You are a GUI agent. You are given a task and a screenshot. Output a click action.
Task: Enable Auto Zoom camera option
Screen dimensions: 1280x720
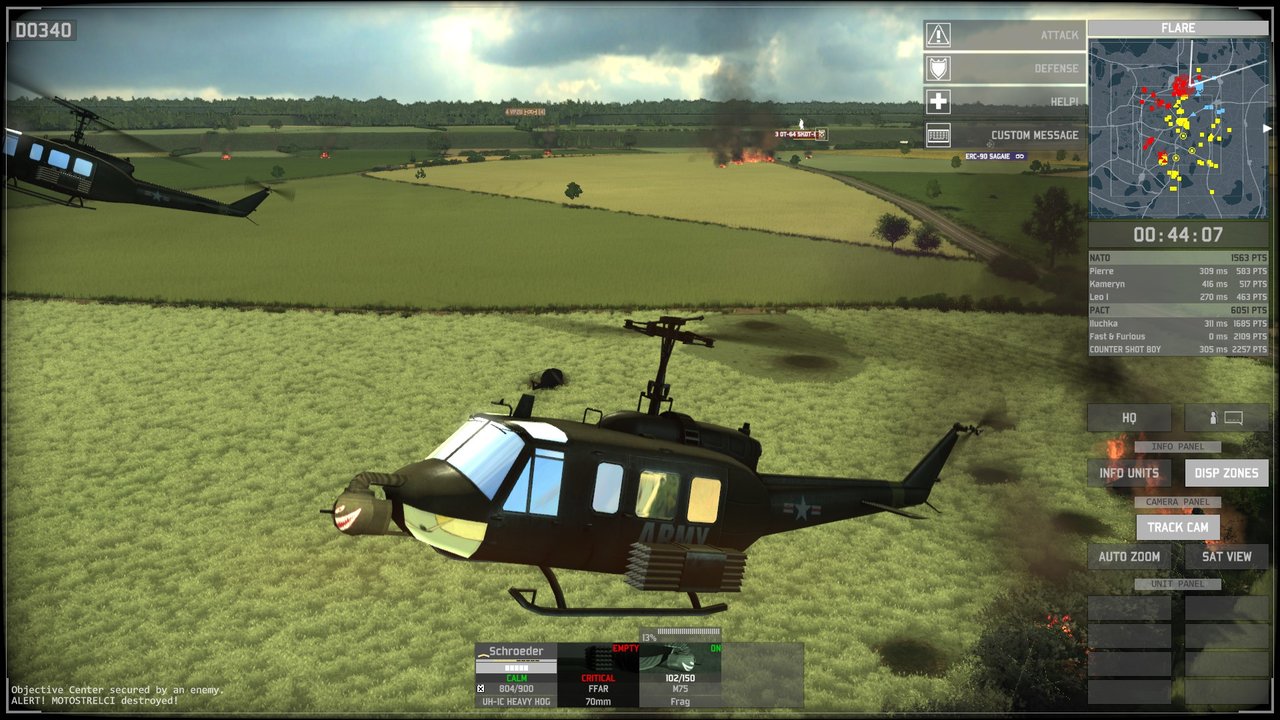1129,557
